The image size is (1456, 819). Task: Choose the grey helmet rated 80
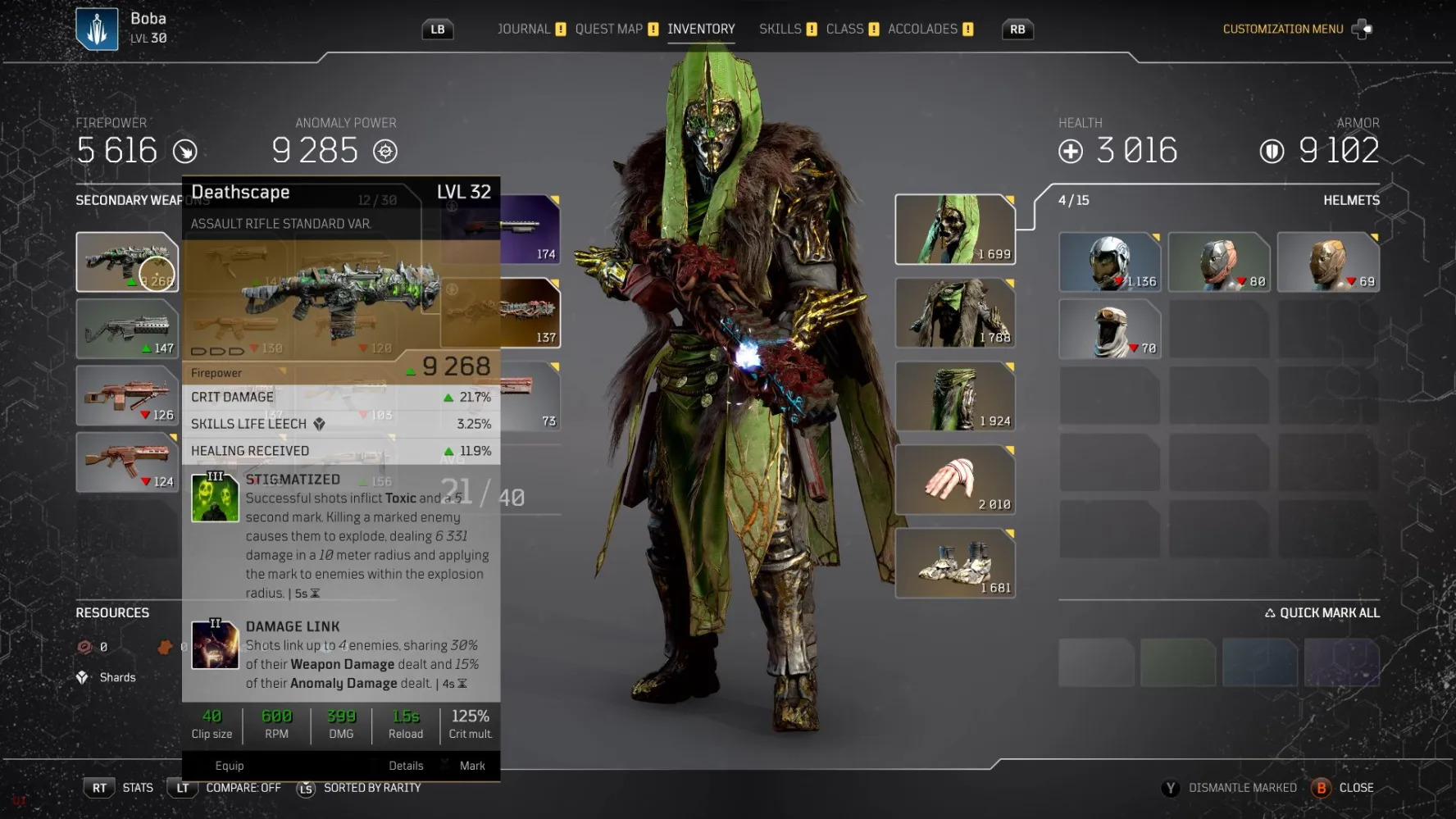tap(1218, 262)
